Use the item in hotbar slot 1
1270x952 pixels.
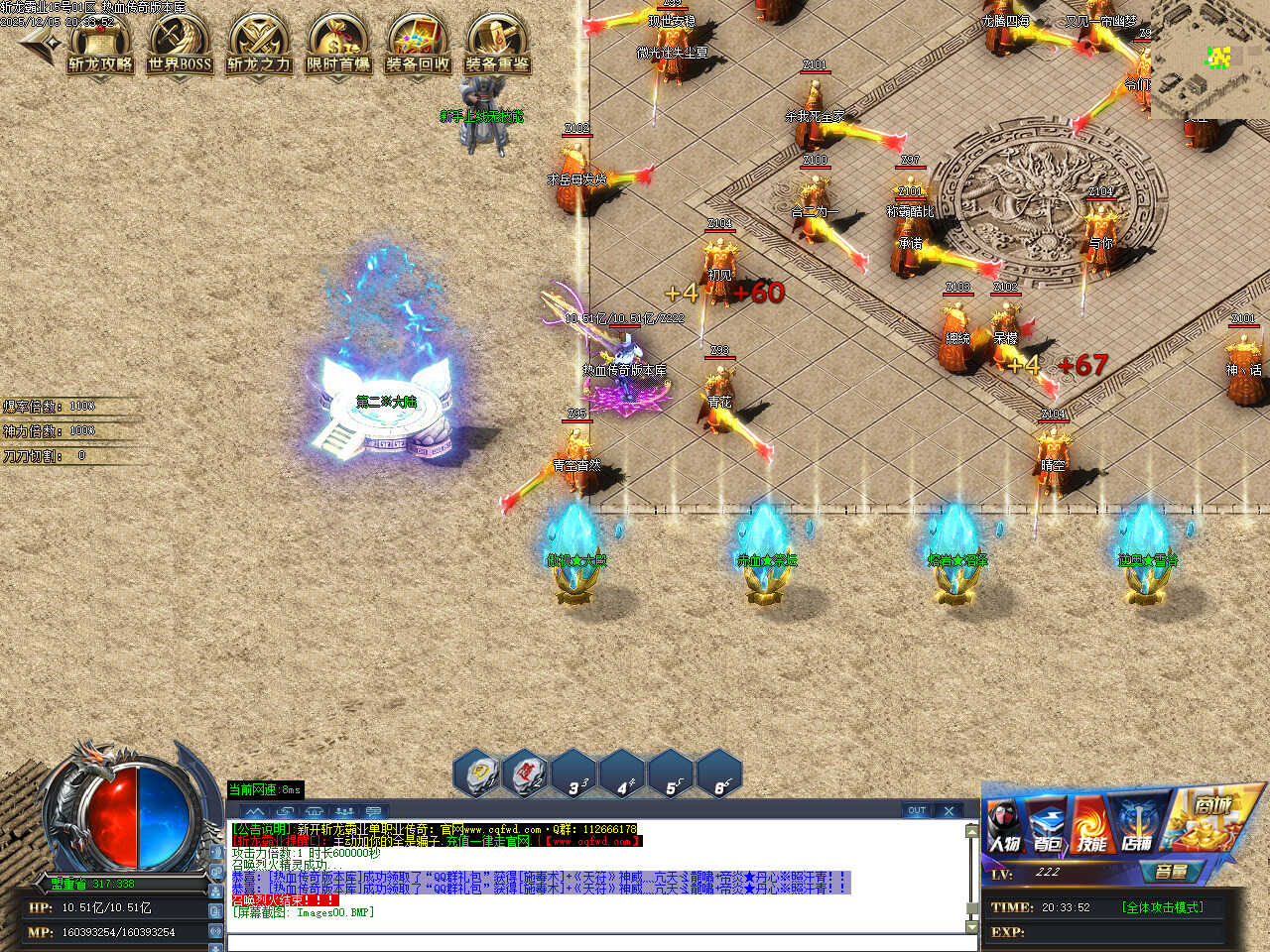pyautogui.click(x=478, y=774)
